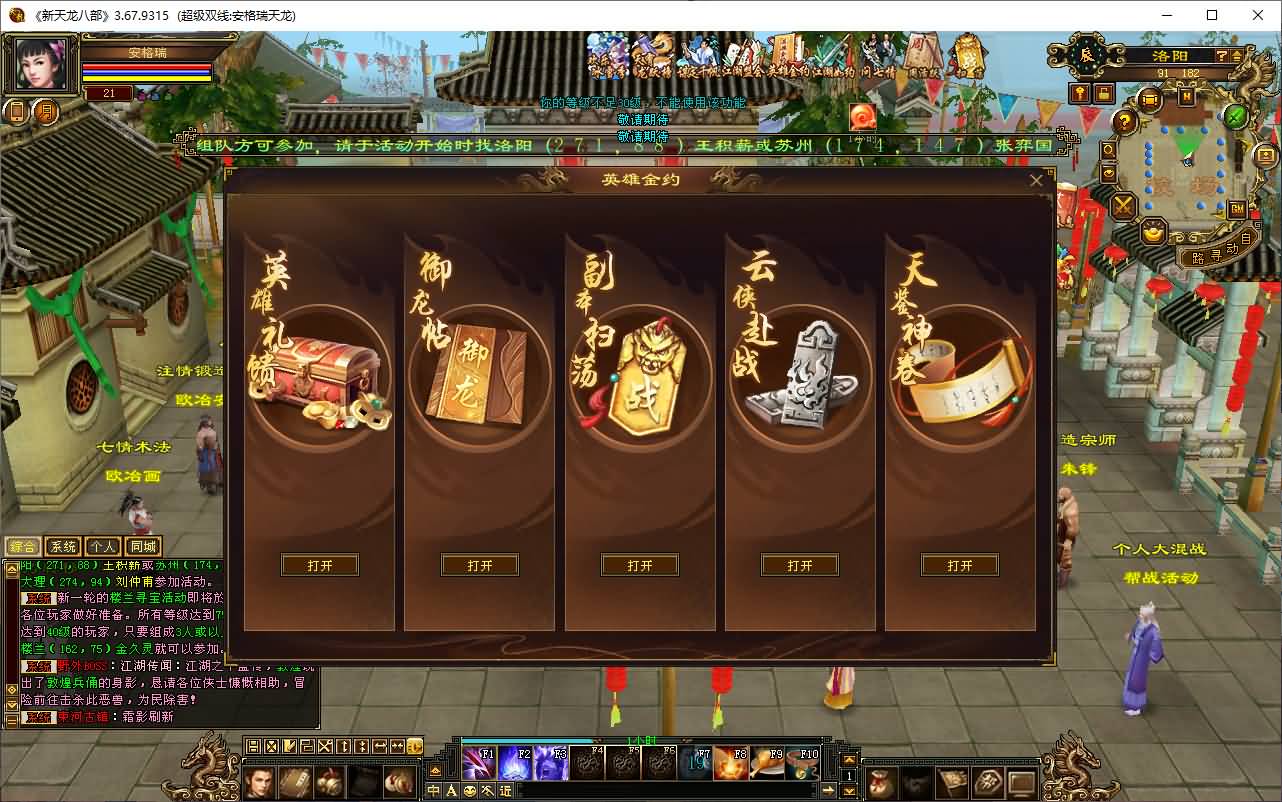Screen dimensions: 1282x802
Task: Toggle the lock icon next to the golden key
Action: (1104, 94)
